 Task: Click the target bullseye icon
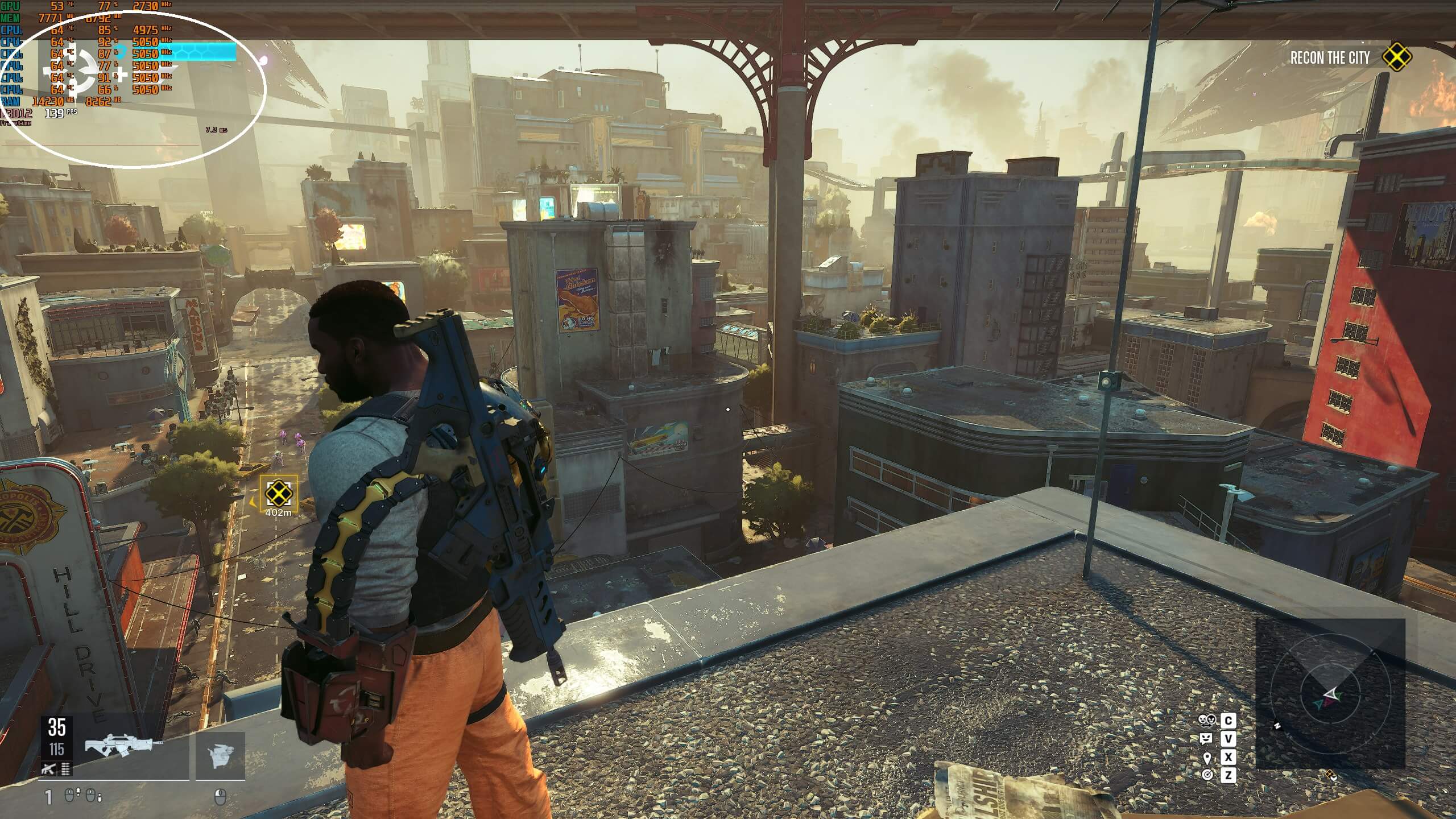pos(1206,775)
